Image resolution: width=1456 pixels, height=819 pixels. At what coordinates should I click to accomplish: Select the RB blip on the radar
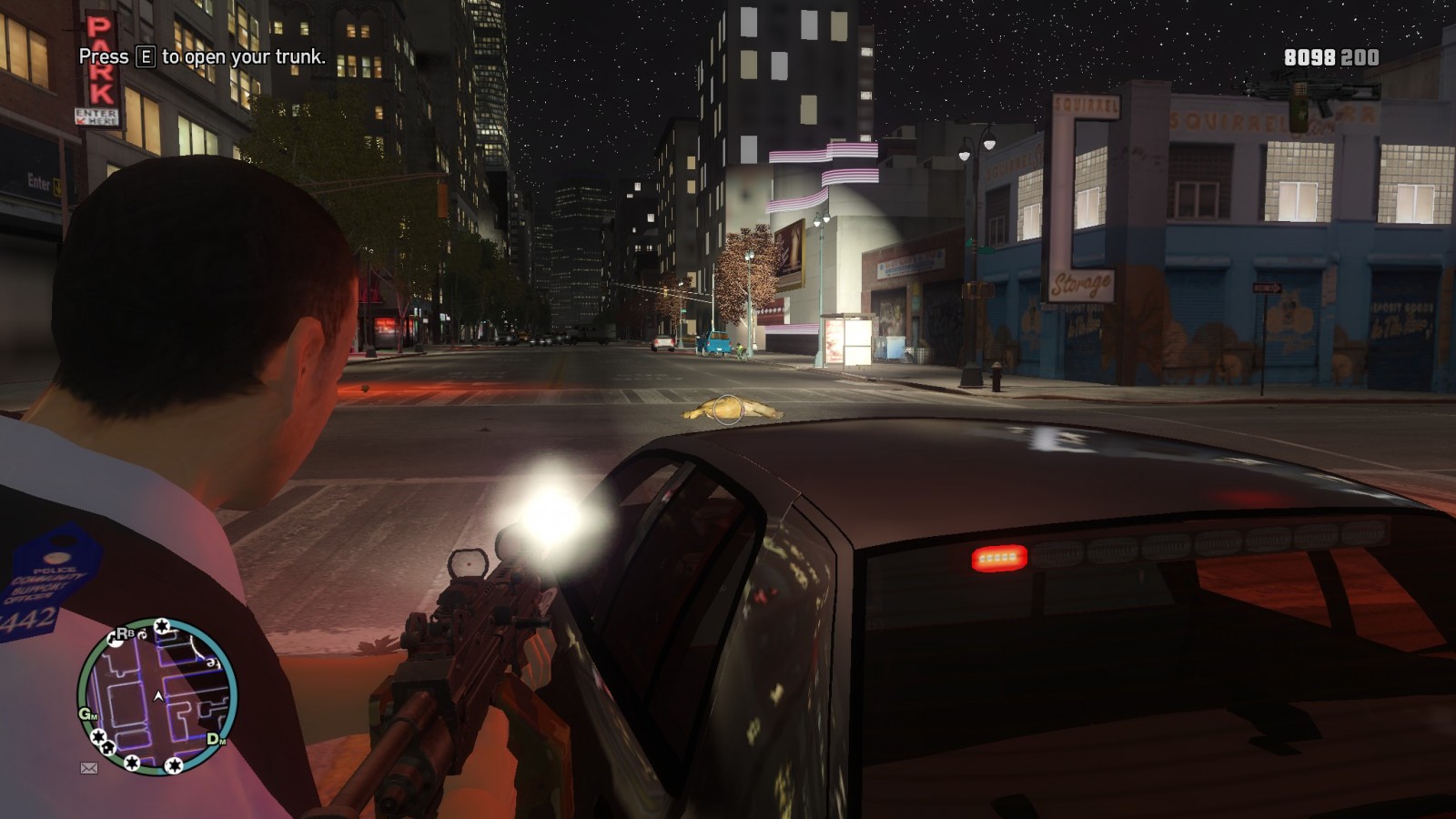(x=123, y=634)
